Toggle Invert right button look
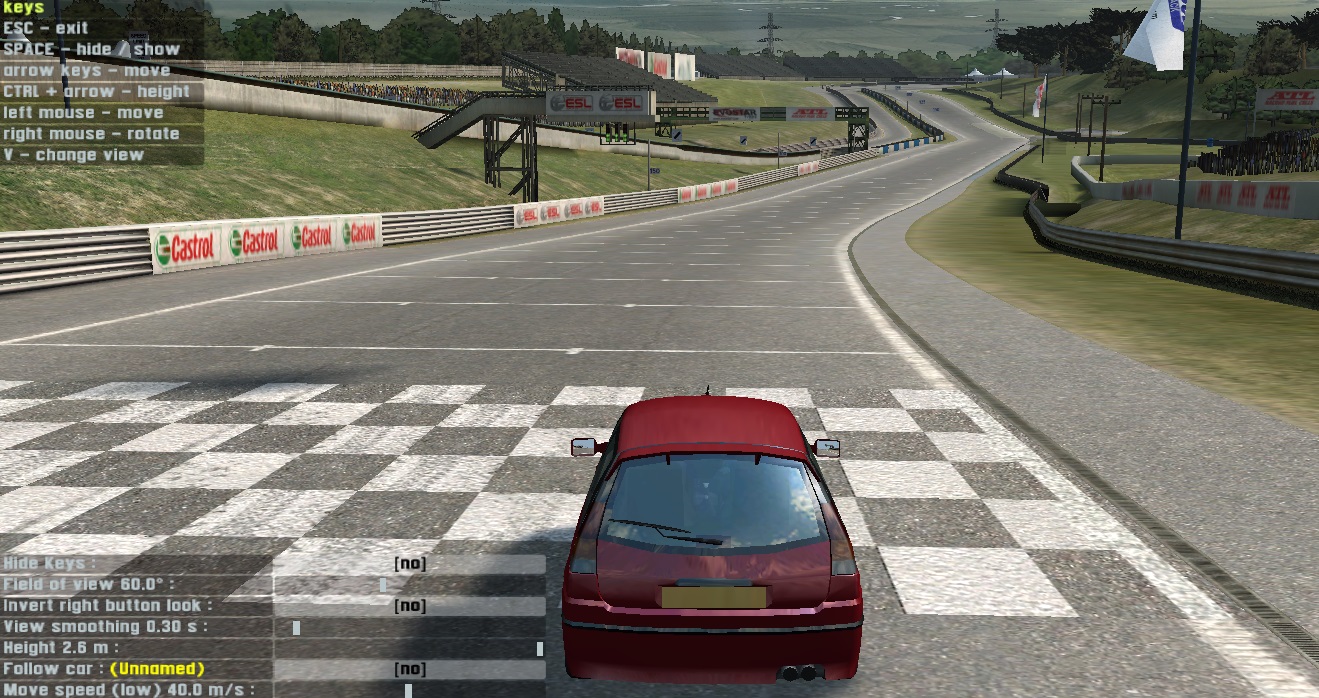The image size is (1319, 698). coord(409,606)
